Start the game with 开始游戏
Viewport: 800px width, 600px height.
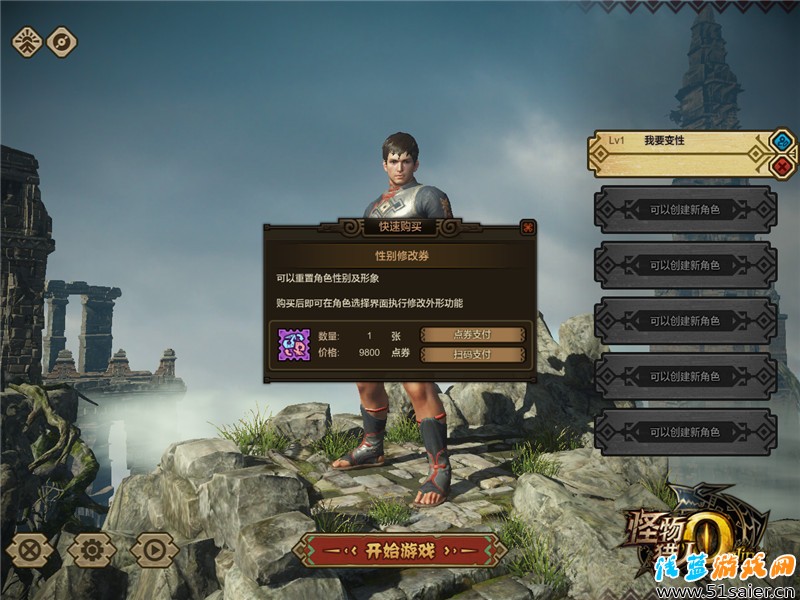pos(399,550)
